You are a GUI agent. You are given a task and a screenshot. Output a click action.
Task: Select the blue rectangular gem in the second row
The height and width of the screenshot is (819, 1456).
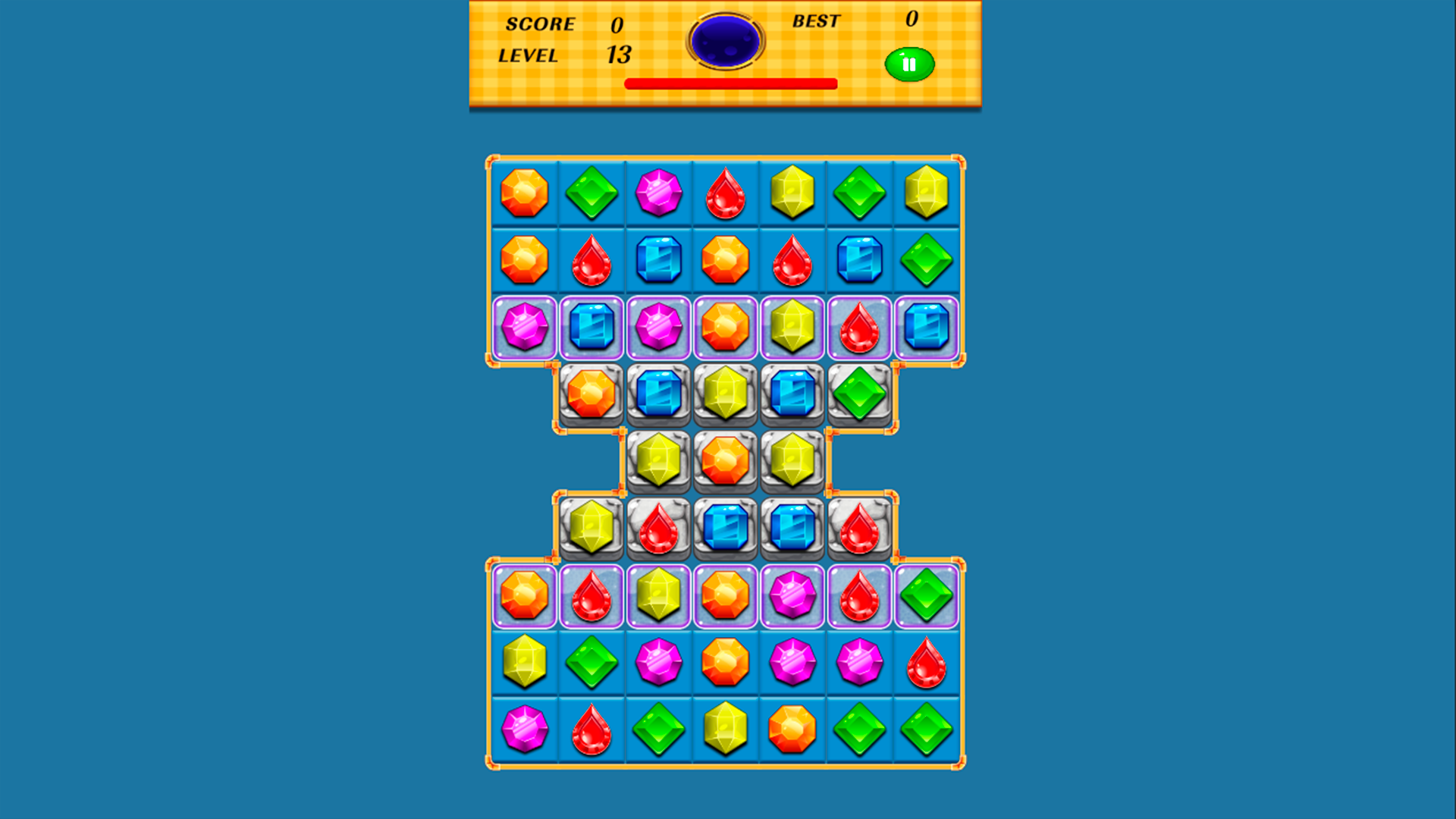pyautogui.click(x=658, y=260)
